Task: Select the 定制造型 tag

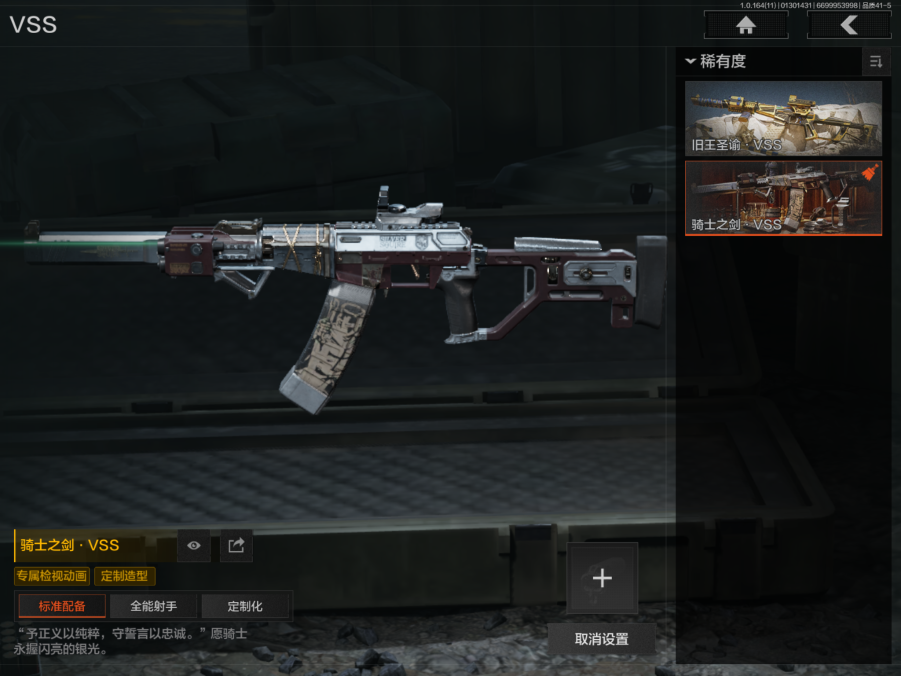Action: [125, 576]
